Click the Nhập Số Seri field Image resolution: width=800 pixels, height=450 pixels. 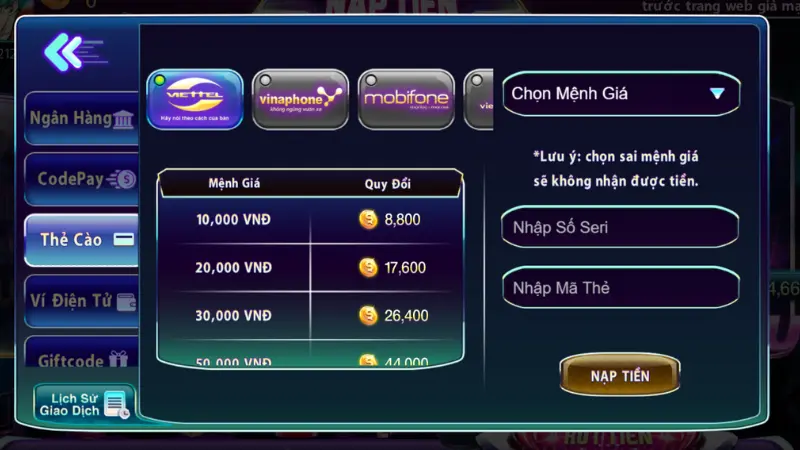click(620, 227)
